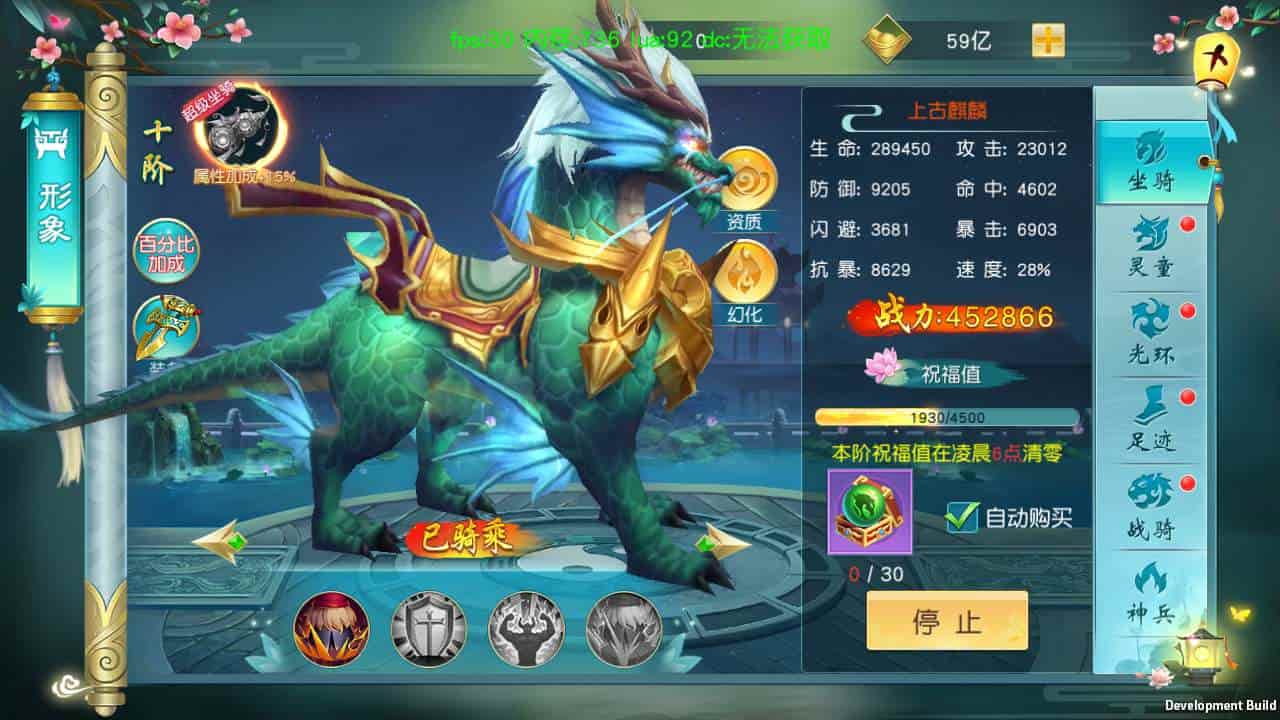This screenshot has height=720, width=1280.
Task: Open the mount equipment sword icon
Action: pos(168,325)
